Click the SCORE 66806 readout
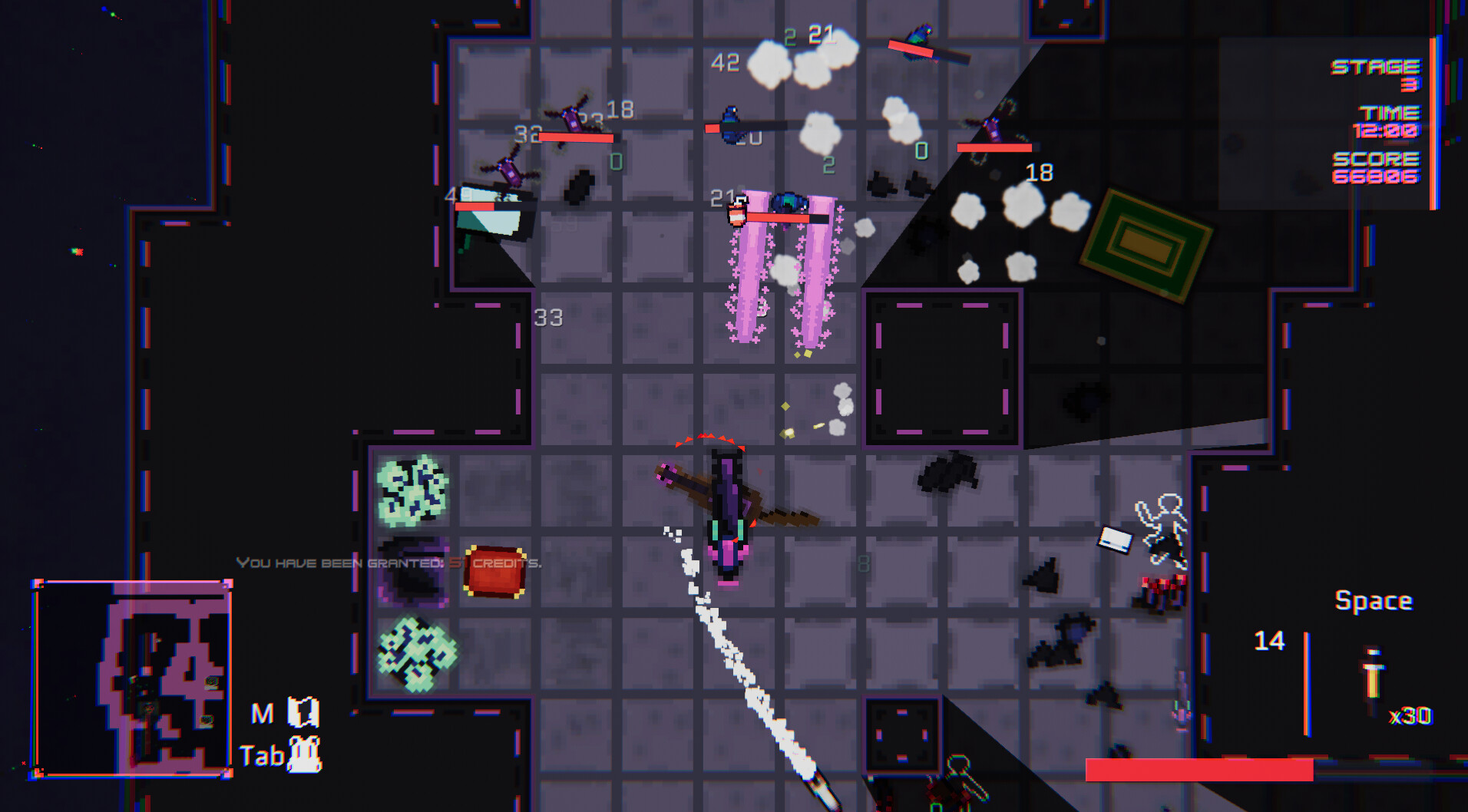Screen dimensions: 1468x812 (x=1378, y=168)
